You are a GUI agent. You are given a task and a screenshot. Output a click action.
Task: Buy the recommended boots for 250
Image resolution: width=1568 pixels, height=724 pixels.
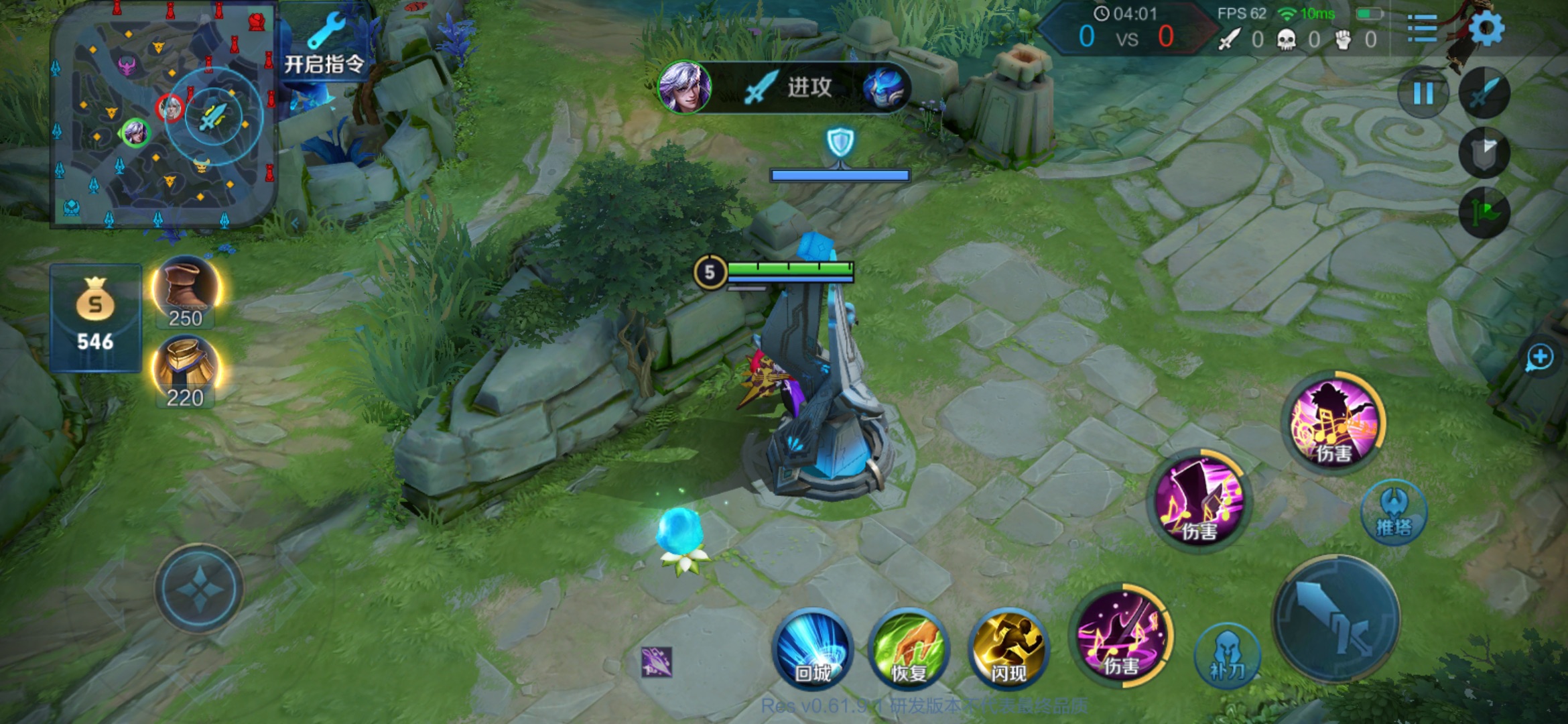186,292
